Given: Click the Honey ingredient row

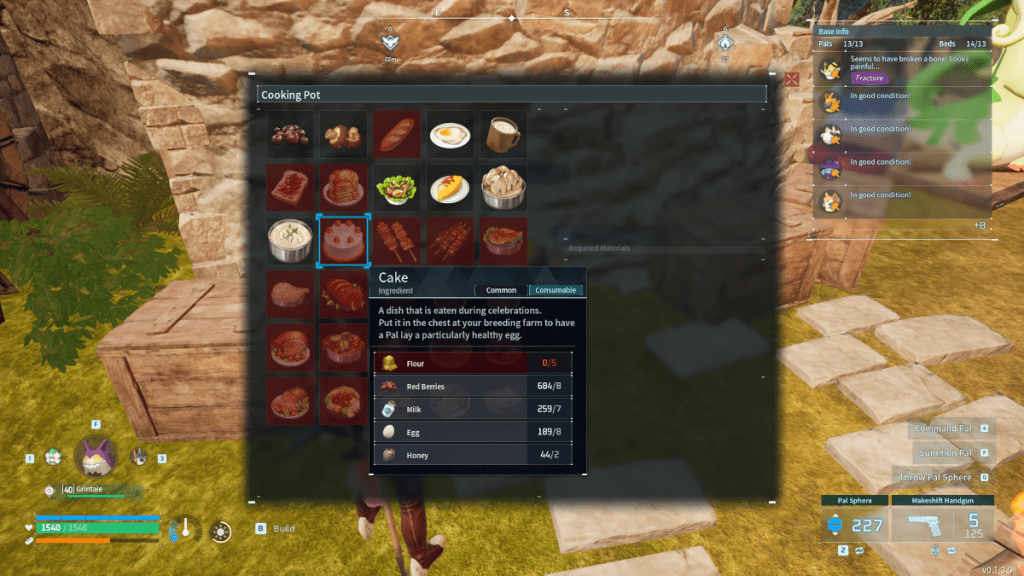Looking at the screenshot, I should 479,455.
